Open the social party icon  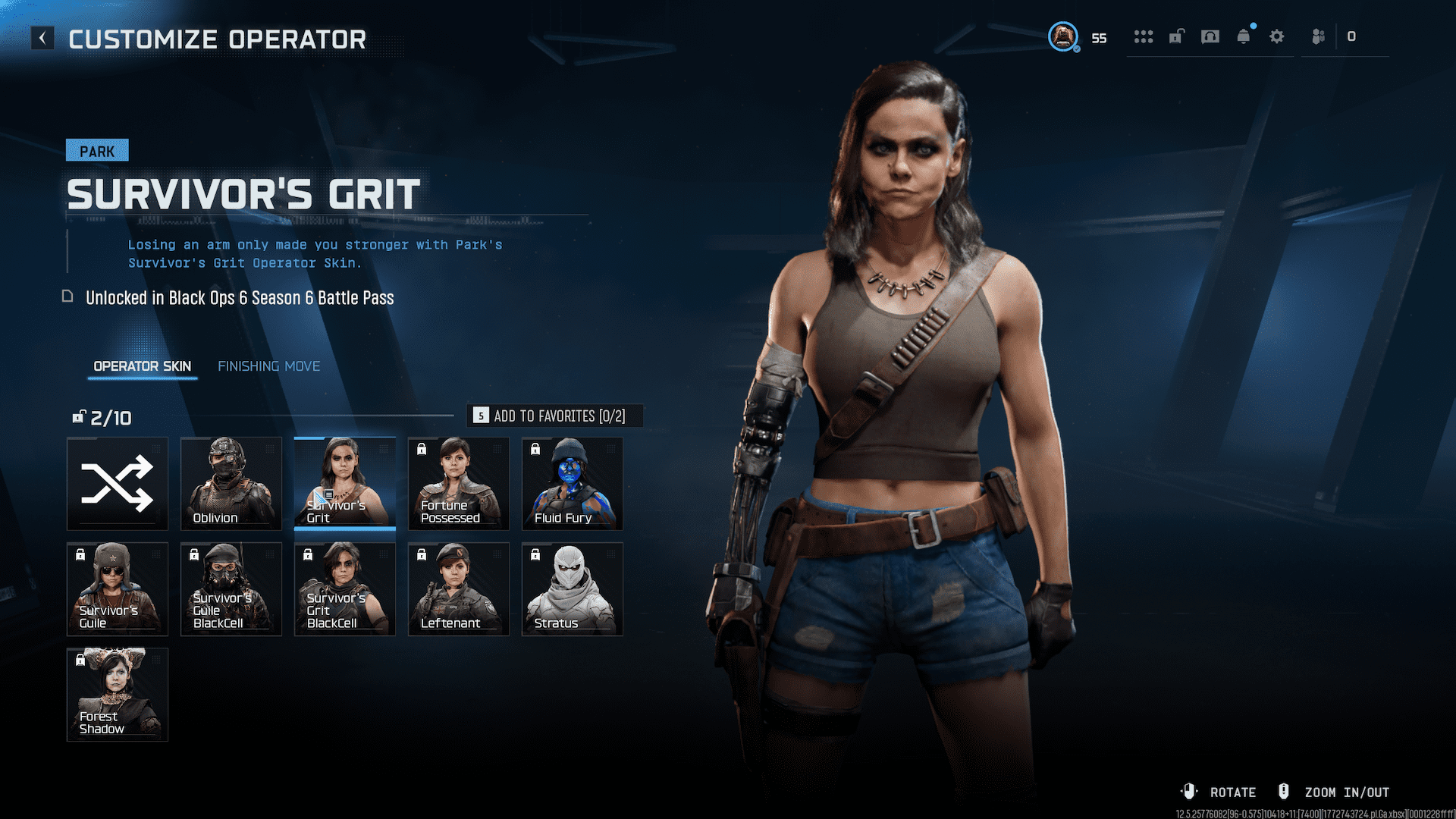(1319, 36)
